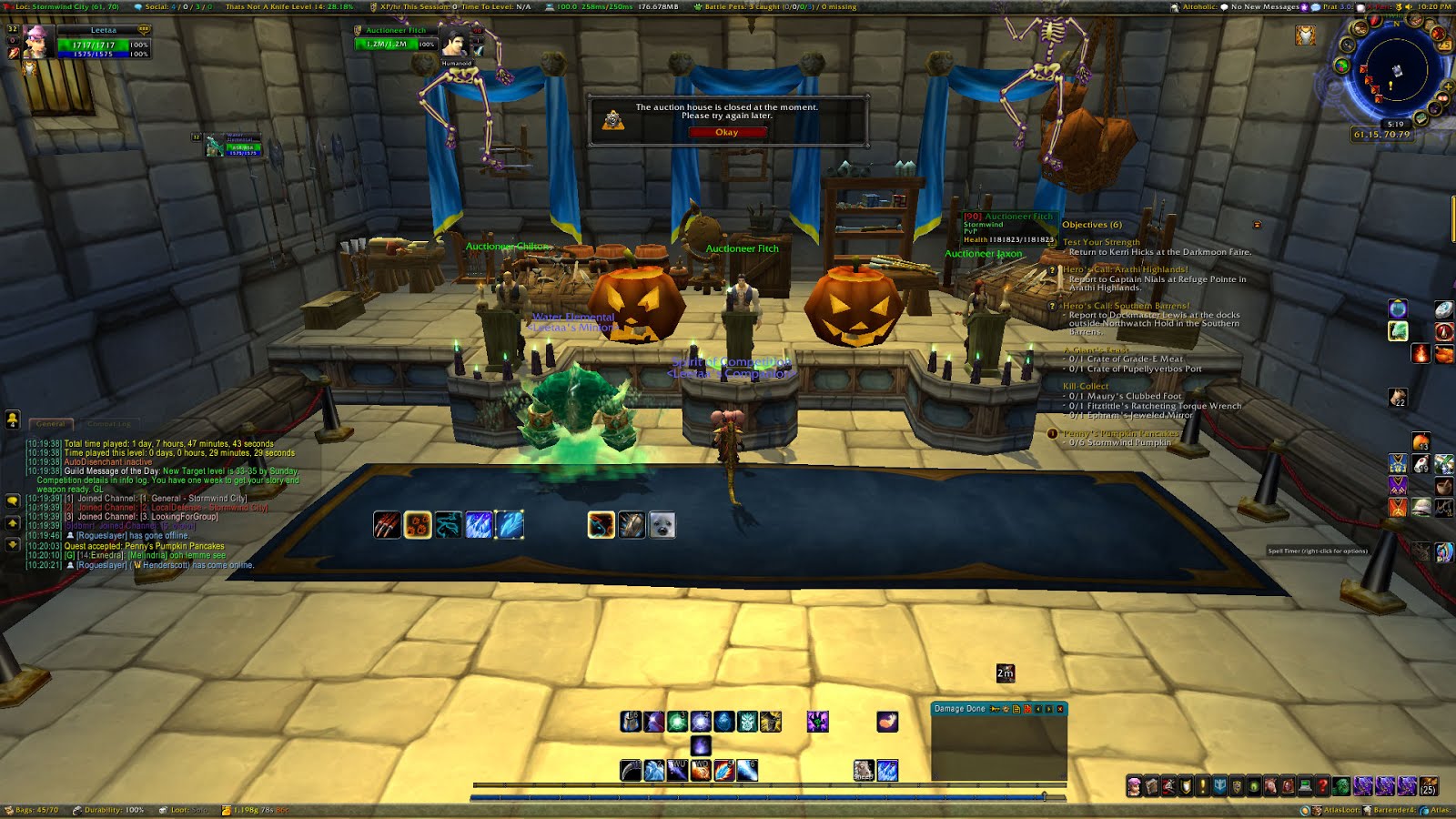Close the Damage Done meter window
The width and height of the screenshot is (1456, 819).
tap(1059, 709)
